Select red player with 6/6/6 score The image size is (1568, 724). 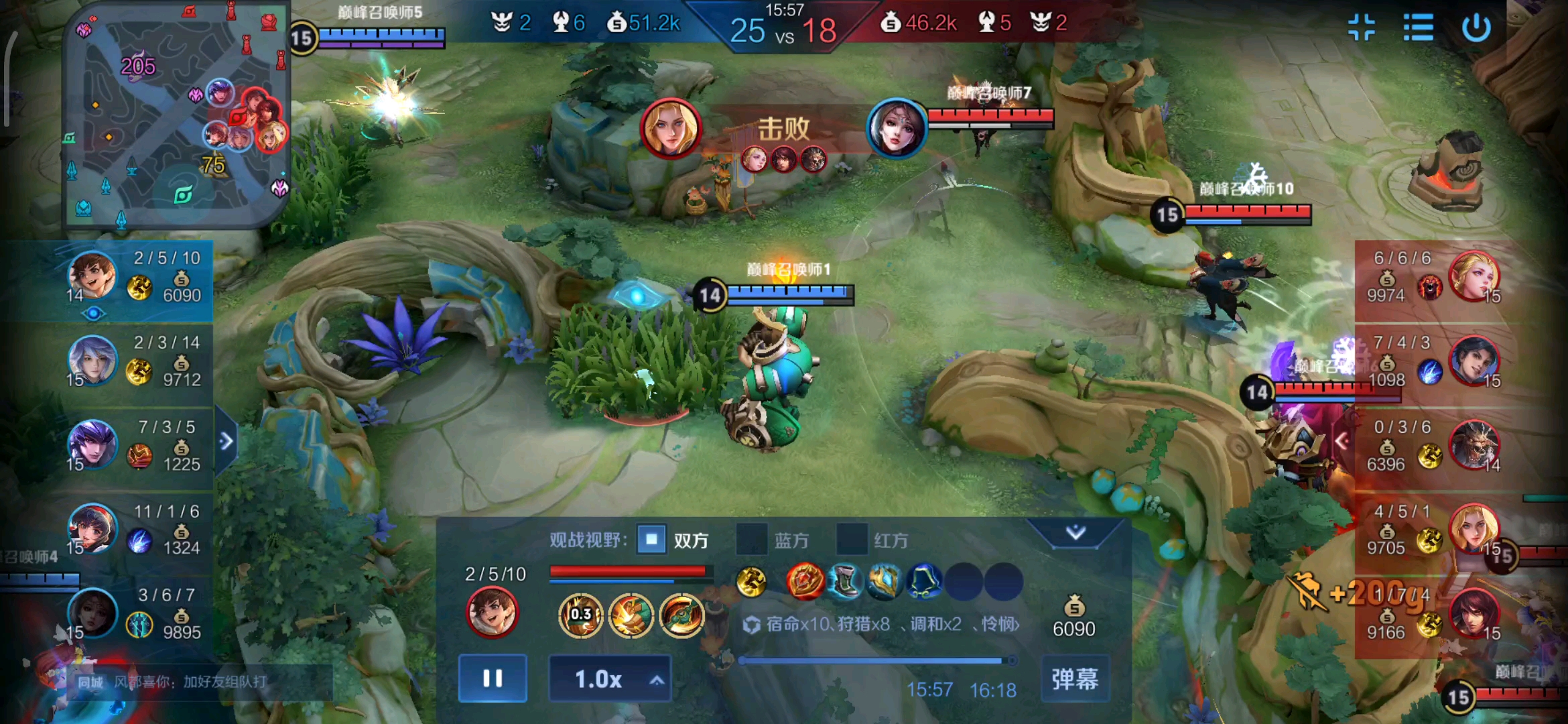point(1474,276)
